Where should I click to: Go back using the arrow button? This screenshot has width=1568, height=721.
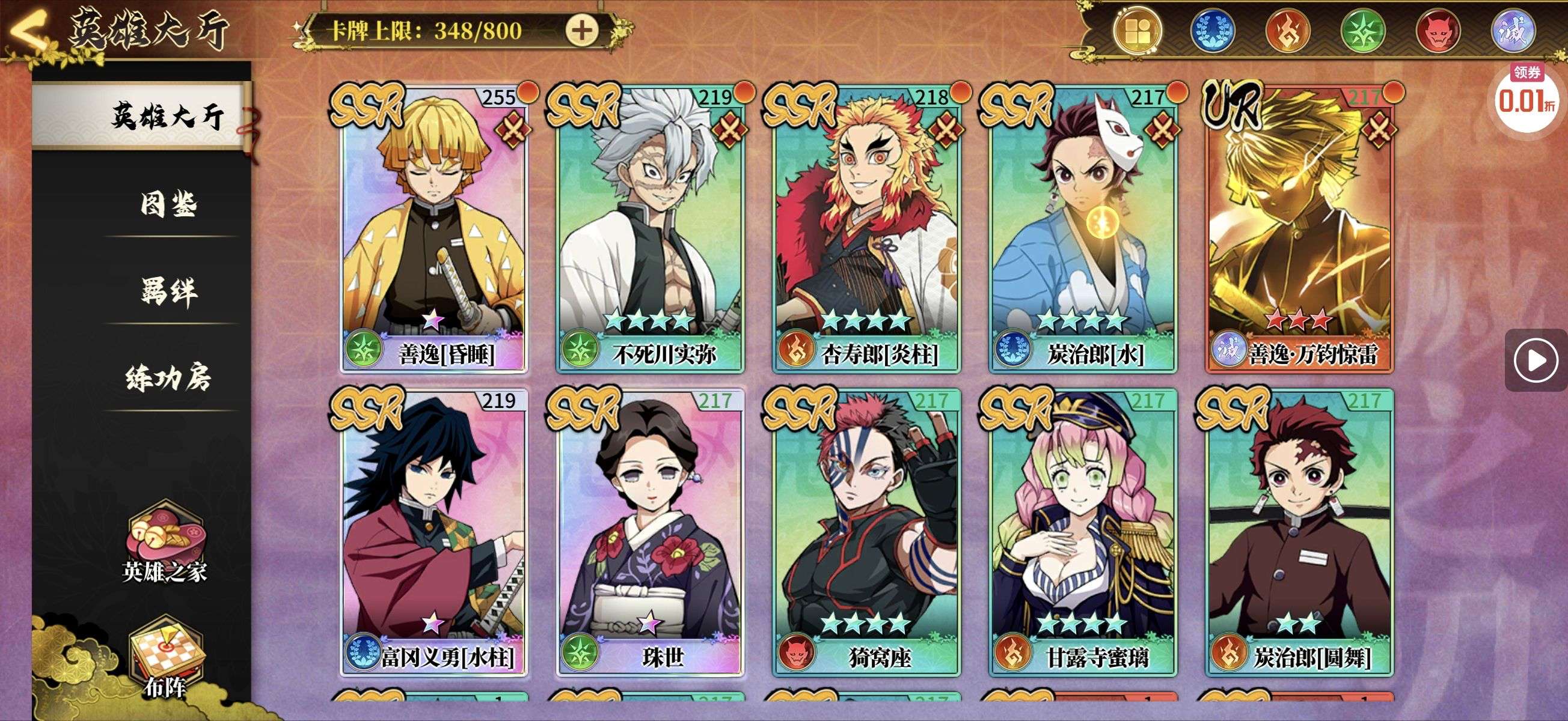(x=28, y=29)
